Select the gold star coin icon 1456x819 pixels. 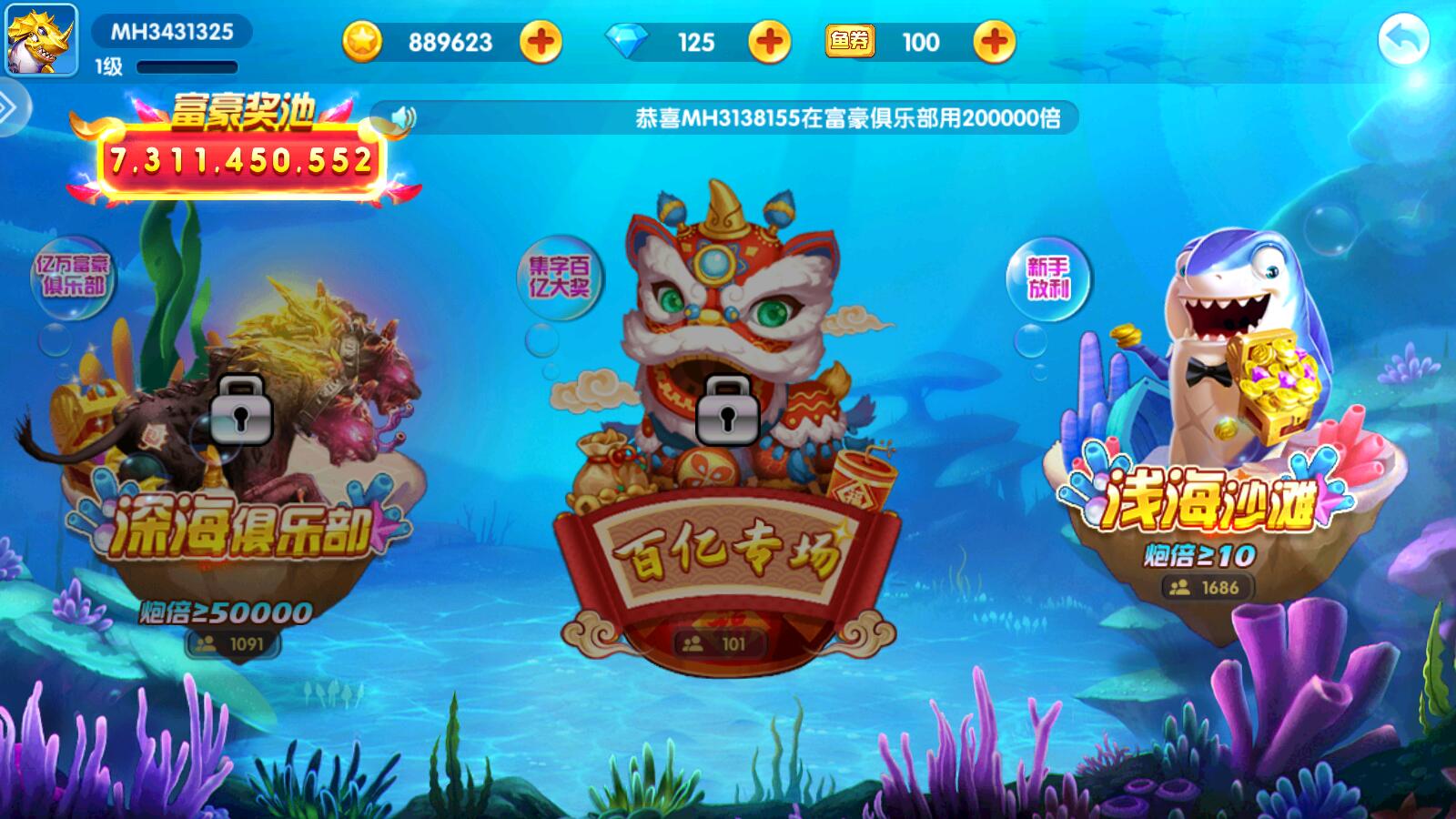364,40
